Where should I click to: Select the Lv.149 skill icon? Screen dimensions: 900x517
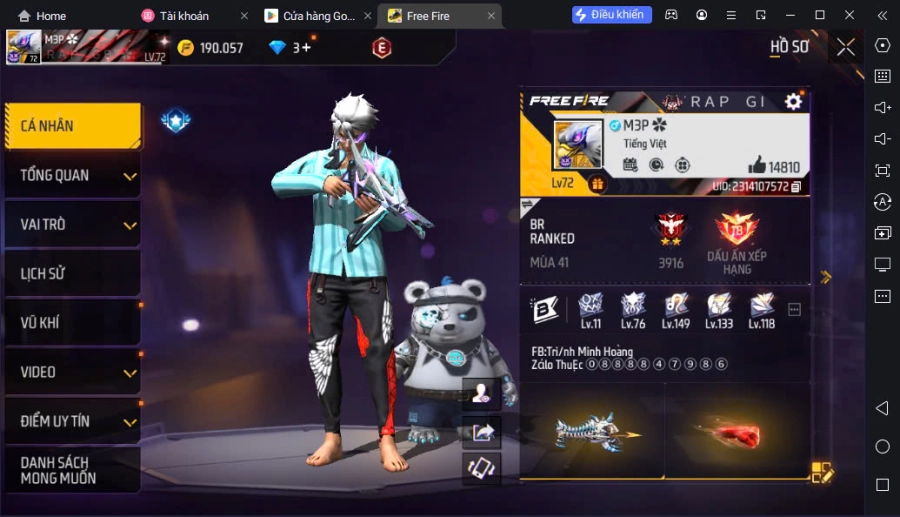pyautogui.click(x=676, y=306)
